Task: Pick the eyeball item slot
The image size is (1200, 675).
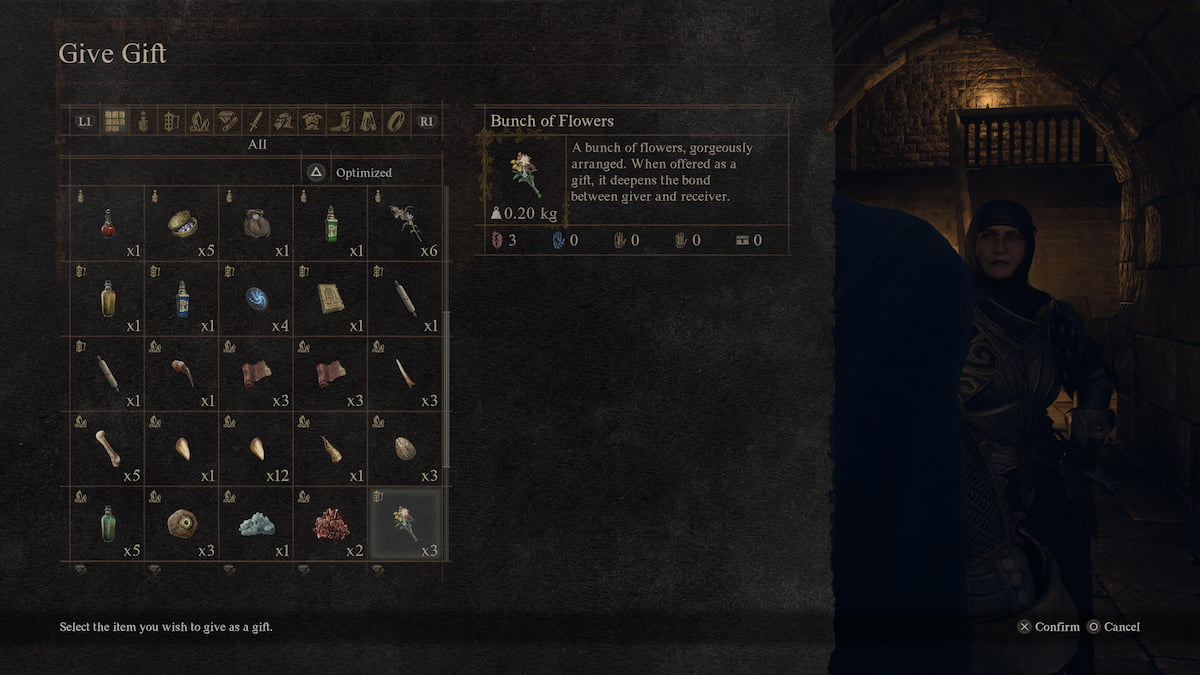Action: (182, 522)
